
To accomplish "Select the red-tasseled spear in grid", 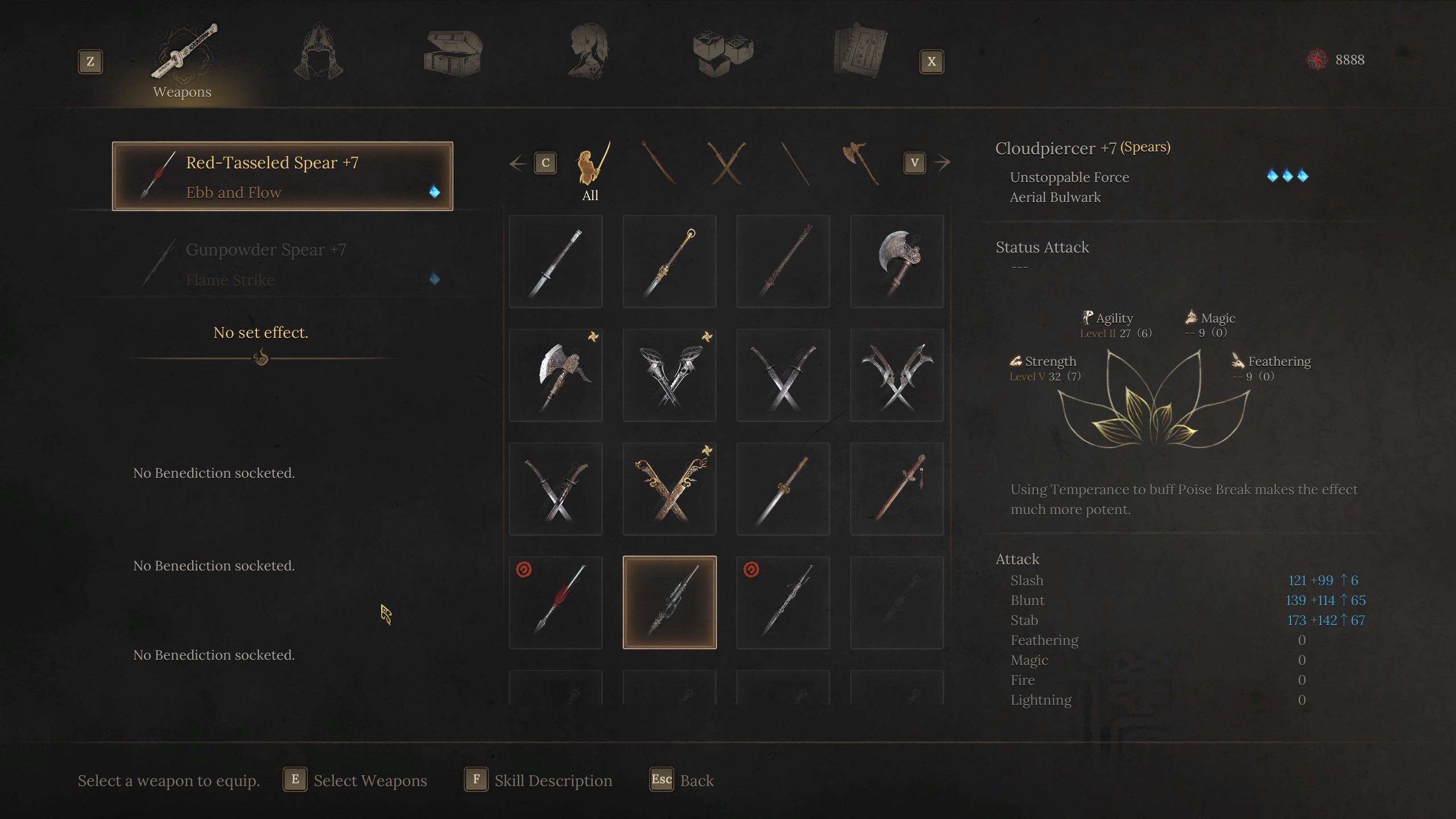I will [556, 602].
